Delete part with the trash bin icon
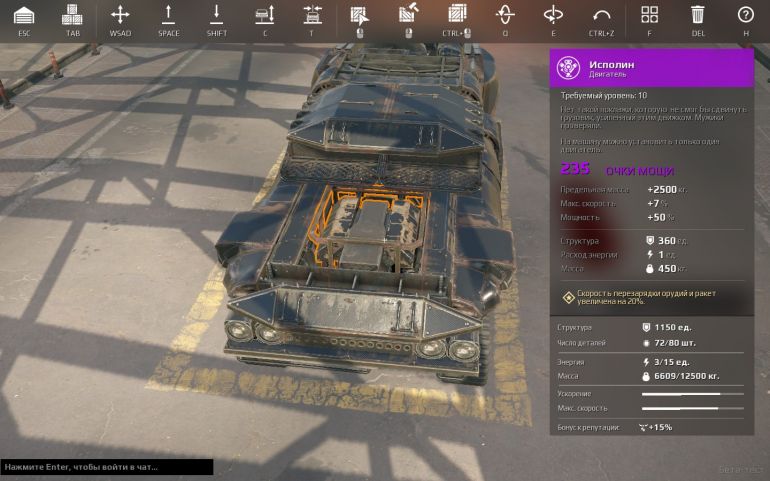Image resolution: width=770 pixels, height=481 pixels. point(697,15)
